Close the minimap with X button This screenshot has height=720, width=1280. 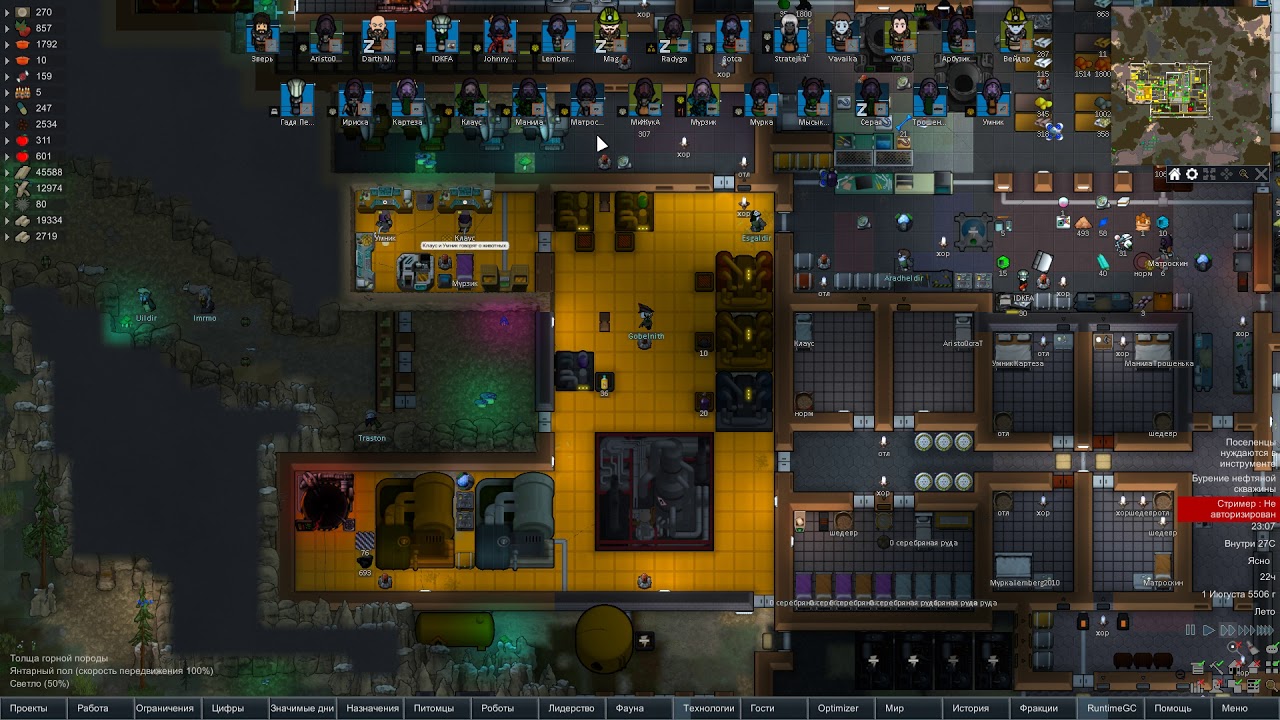pyautogui.click(x=1261, y=174)
